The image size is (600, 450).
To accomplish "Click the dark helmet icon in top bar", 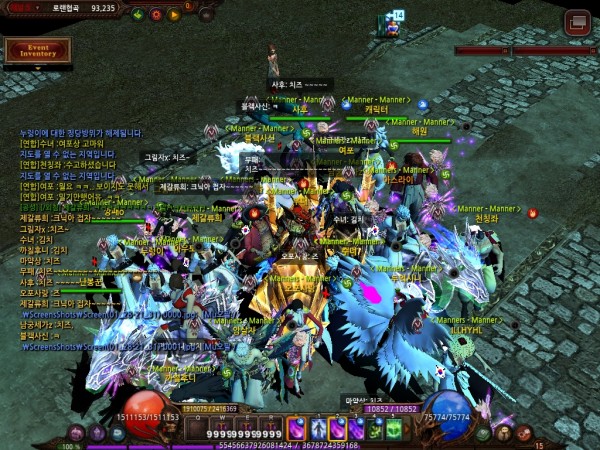I will [x=206, y=14].
